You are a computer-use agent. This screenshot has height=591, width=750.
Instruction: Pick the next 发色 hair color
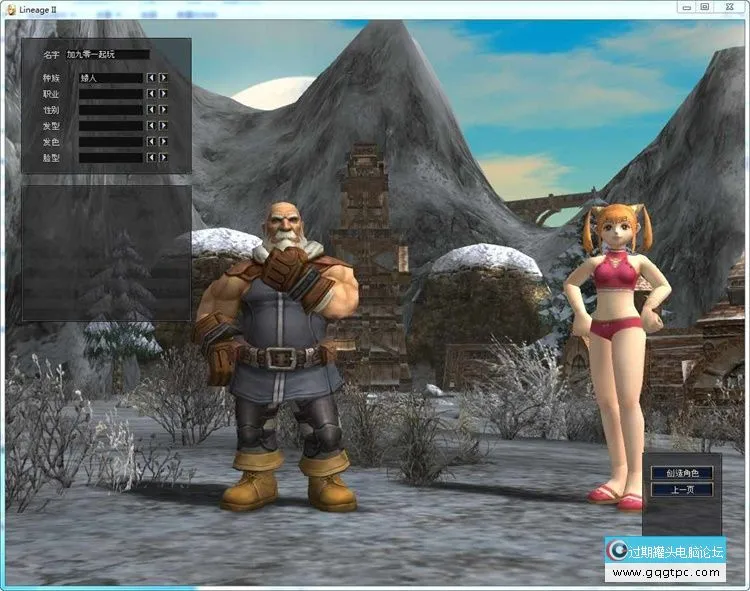tap(164, 142)
